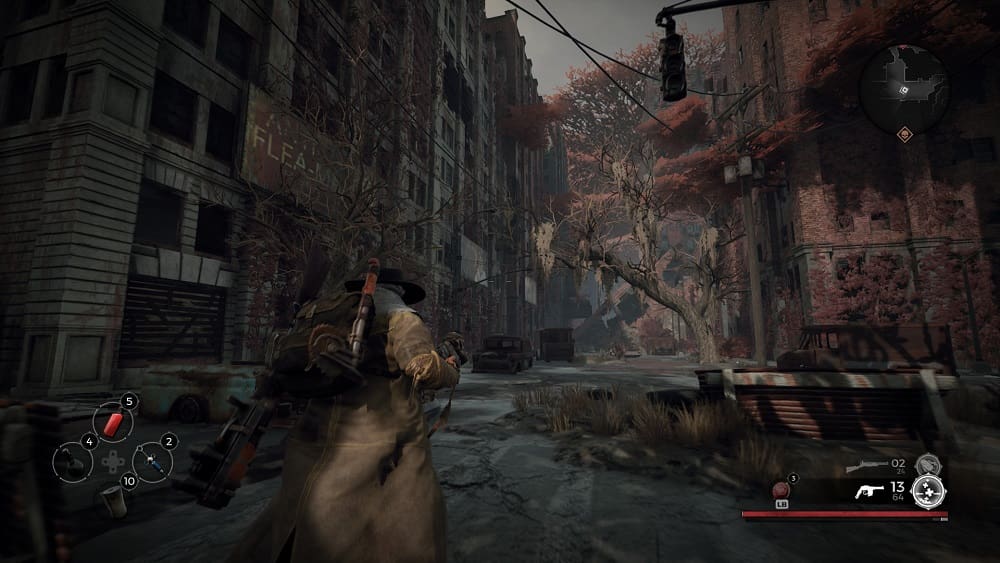Use the red consumable quick slot
The width and height of the screenshot is (1000, 563).
112,422
